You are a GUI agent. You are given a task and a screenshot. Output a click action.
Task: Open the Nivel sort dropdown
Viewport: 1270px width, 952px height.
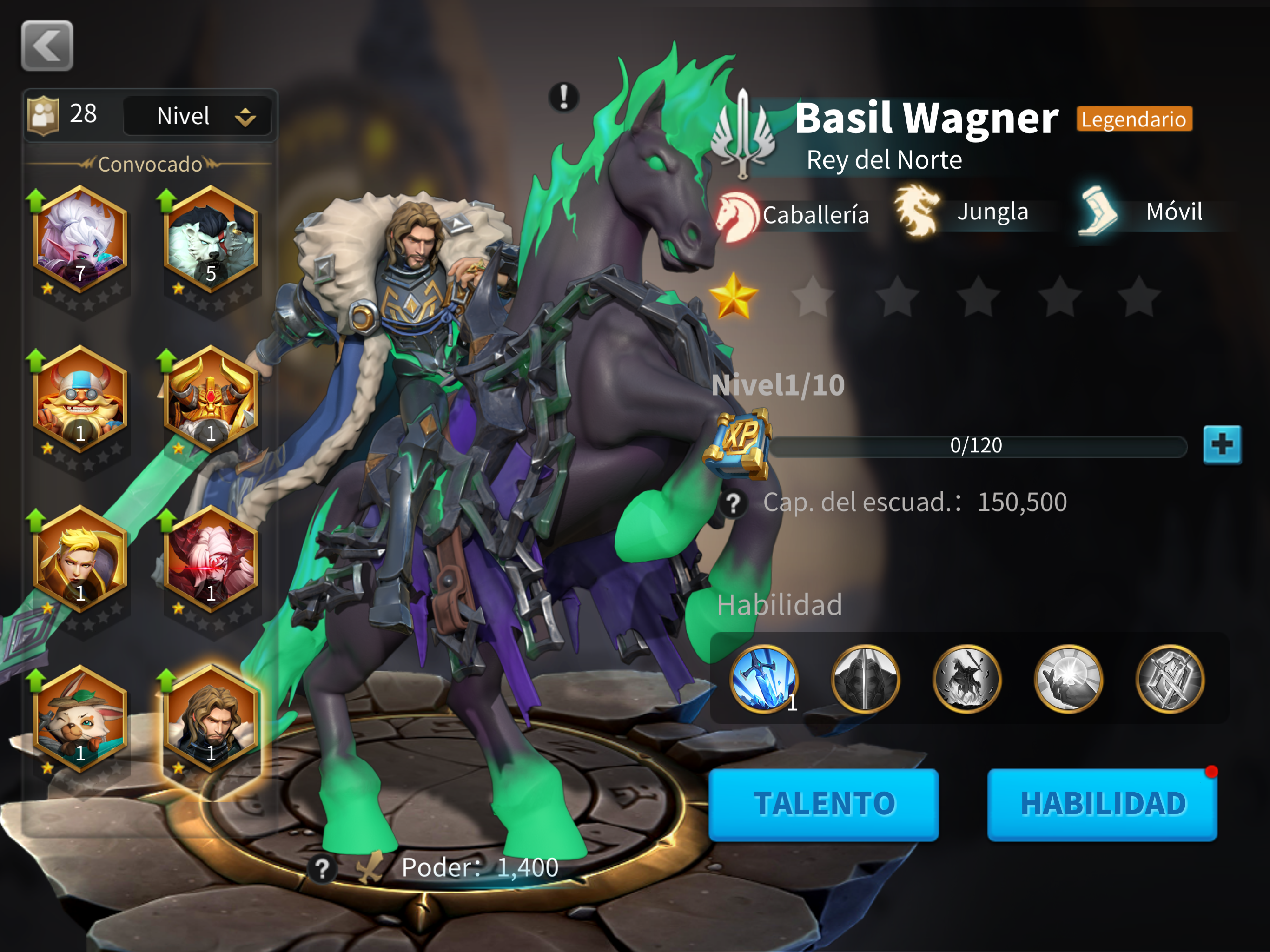198,116
